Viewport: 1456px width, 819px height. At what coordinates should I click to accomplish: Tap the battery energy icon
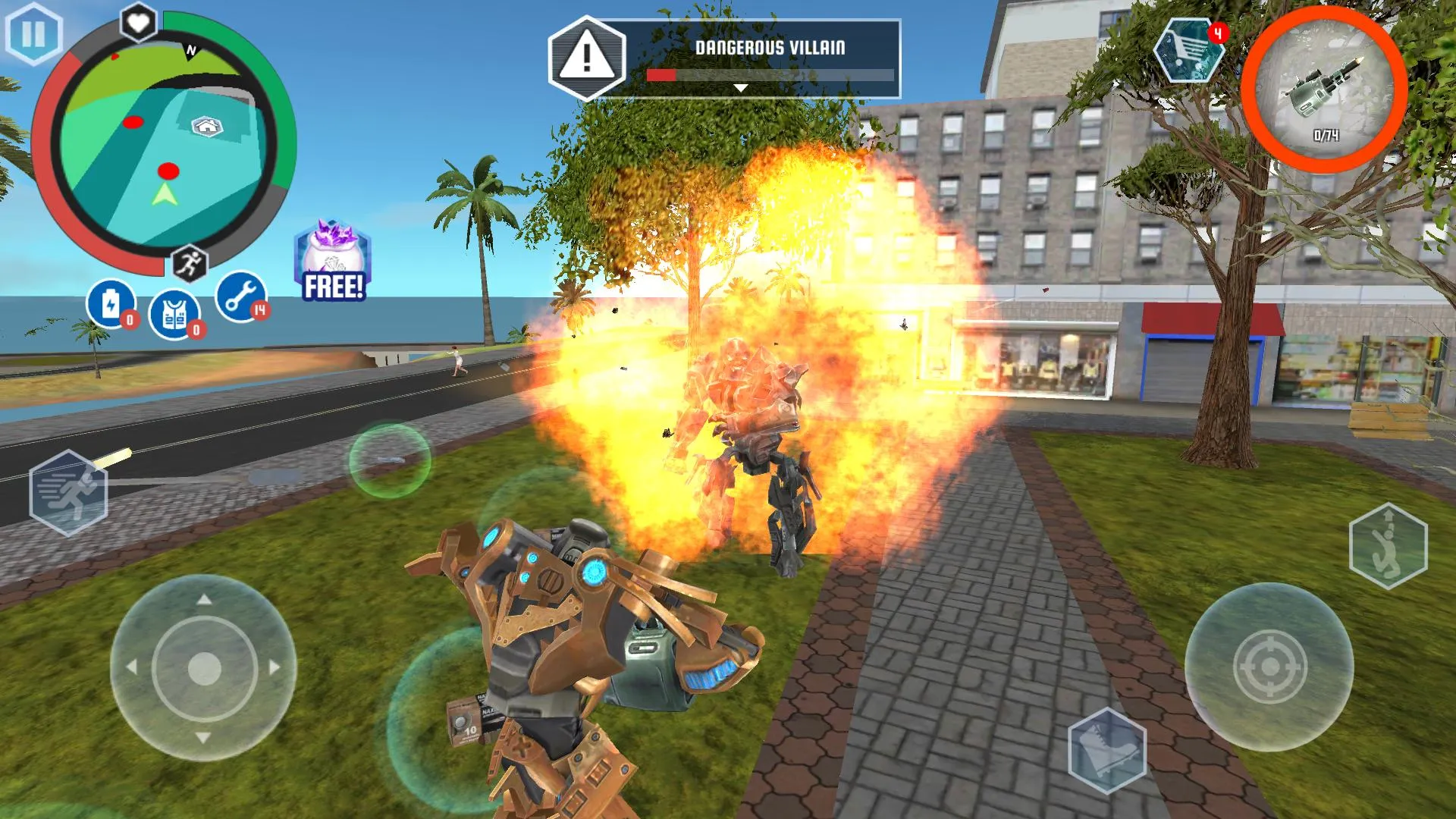(x=111, y=305)
